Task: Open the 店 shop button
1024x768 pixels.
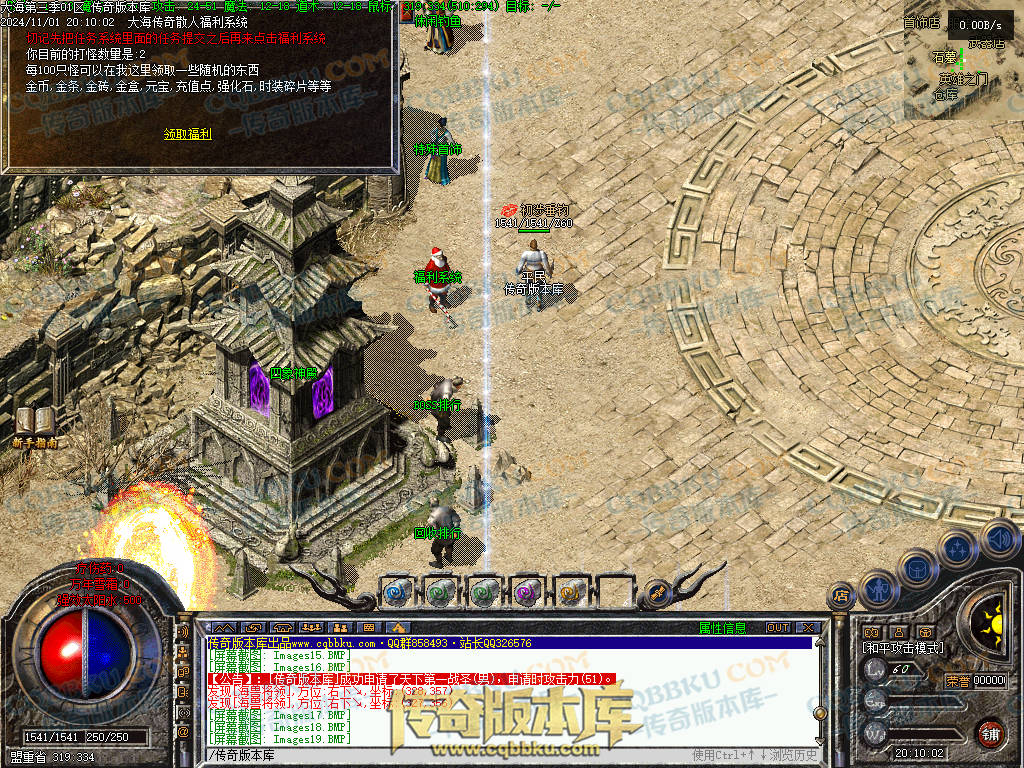Action: [841, 596]
